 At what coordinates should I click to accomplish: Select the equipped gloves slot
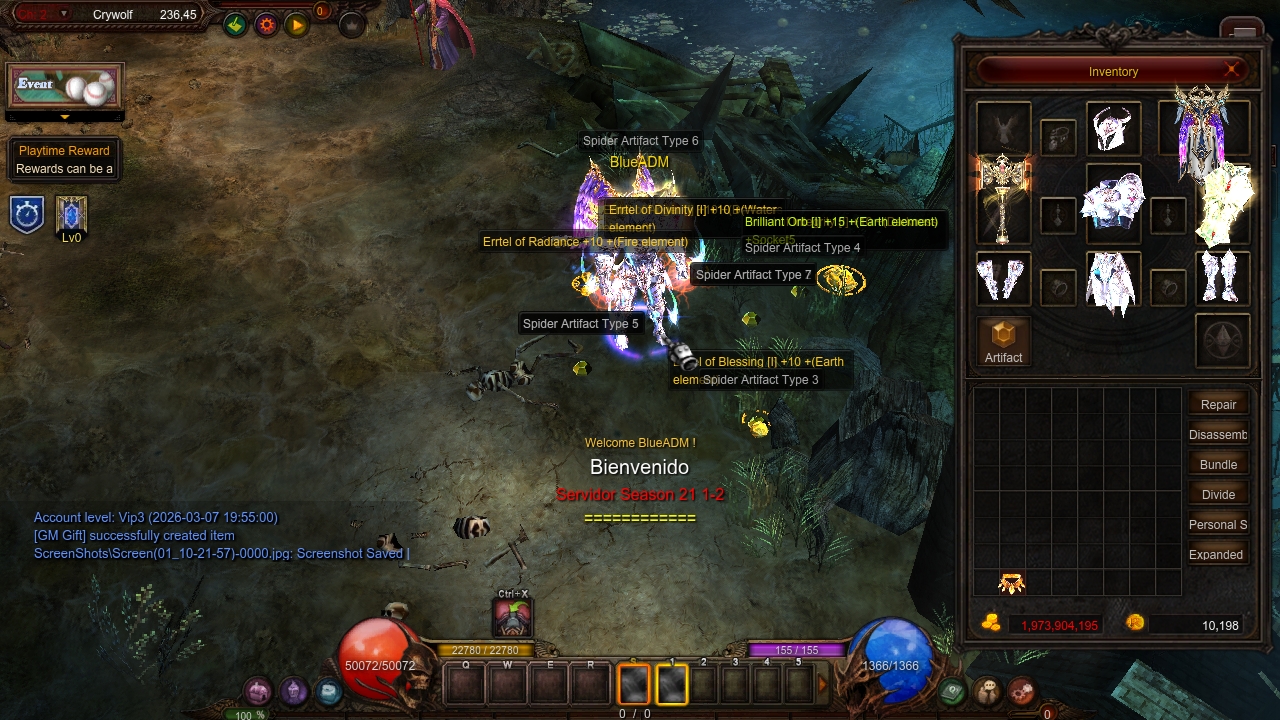coord(1002,278)
